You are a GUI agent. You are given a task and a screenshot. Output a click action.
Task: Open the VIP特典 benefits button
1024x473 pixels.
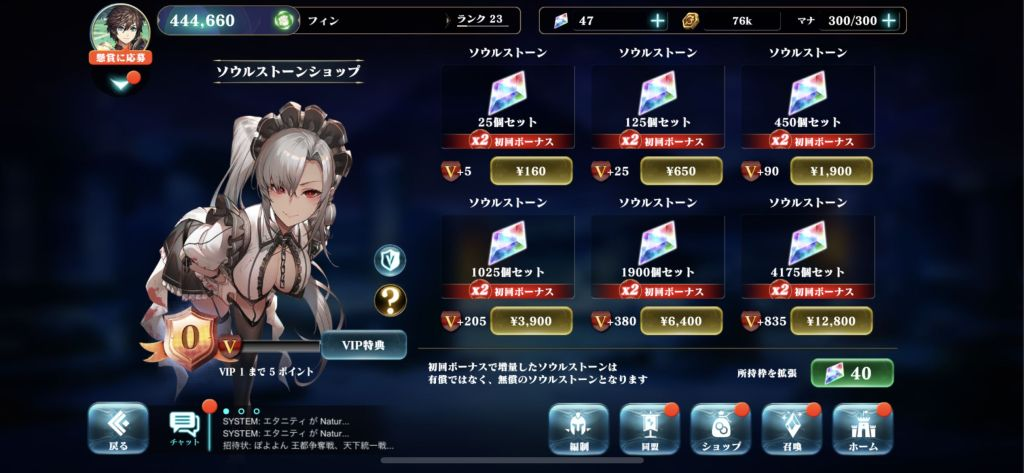tap(363, 345)
